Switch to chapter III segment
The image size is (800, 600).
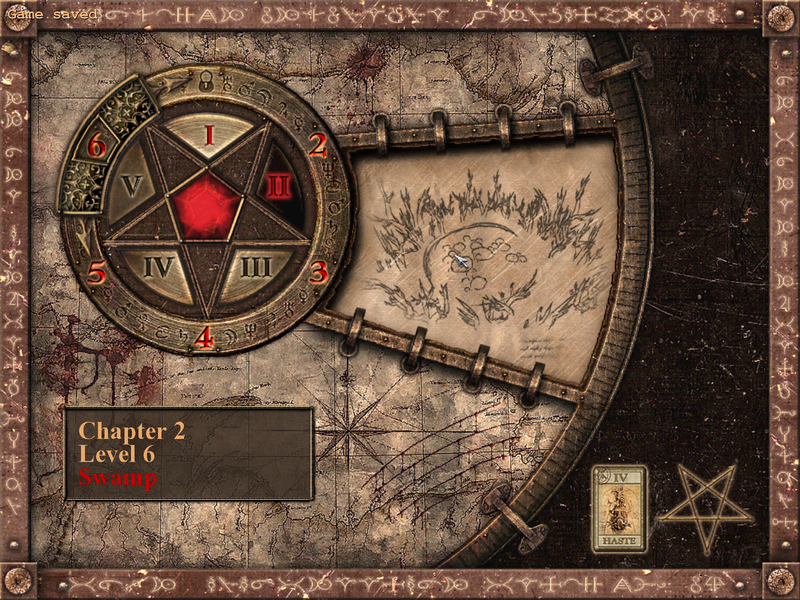point(254,267)
